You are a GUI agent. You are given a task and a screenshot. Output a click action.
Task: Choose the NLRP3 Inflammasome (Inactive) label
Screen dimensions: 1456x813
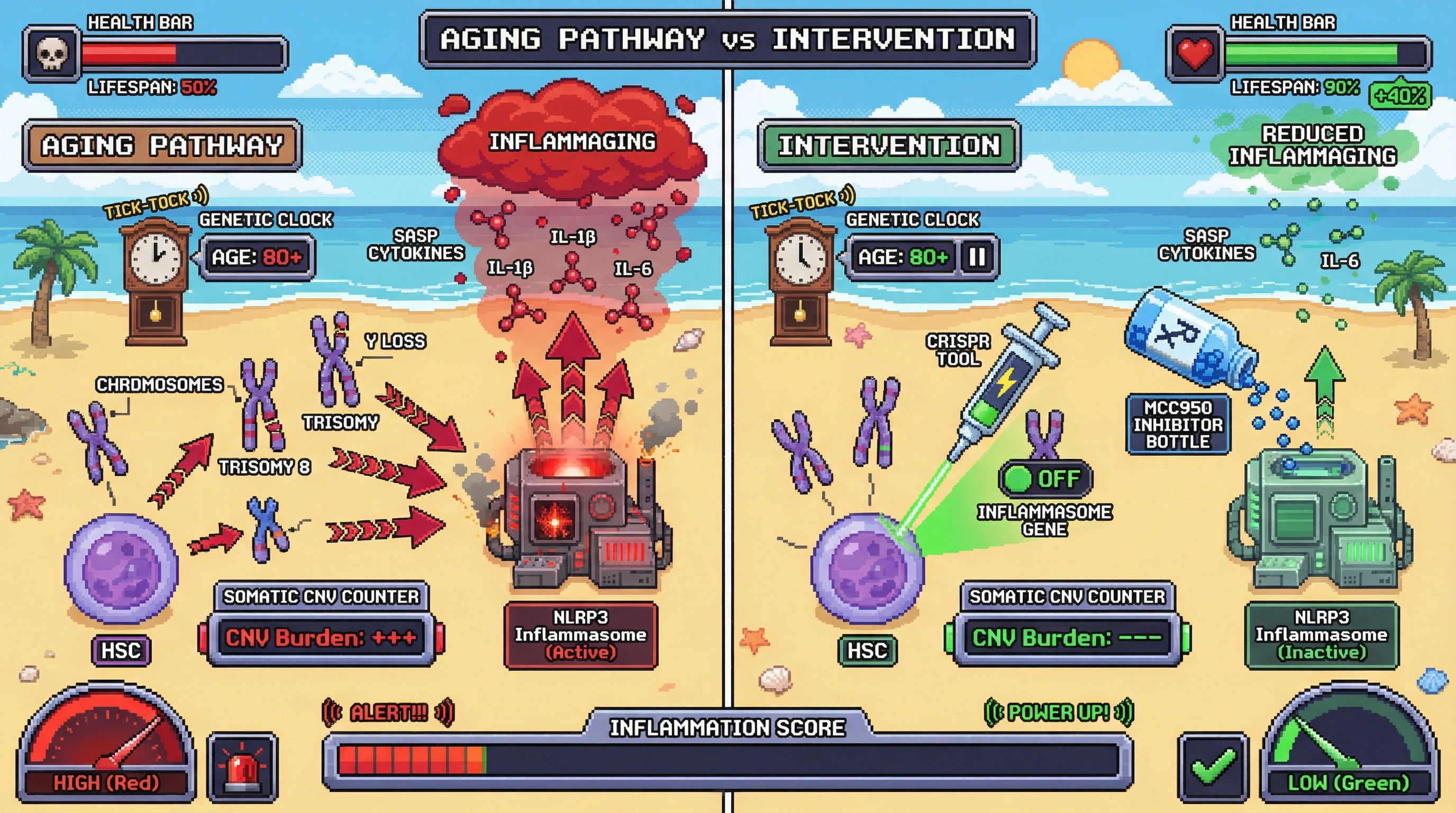[1322, 635]
